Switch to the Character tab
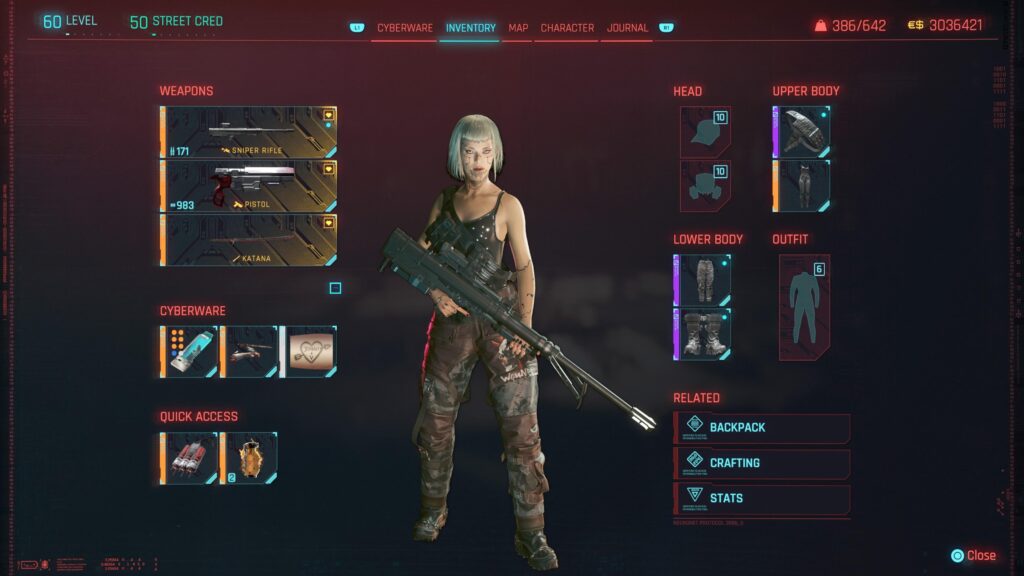1024x576 pixels. tap(567, 28)
